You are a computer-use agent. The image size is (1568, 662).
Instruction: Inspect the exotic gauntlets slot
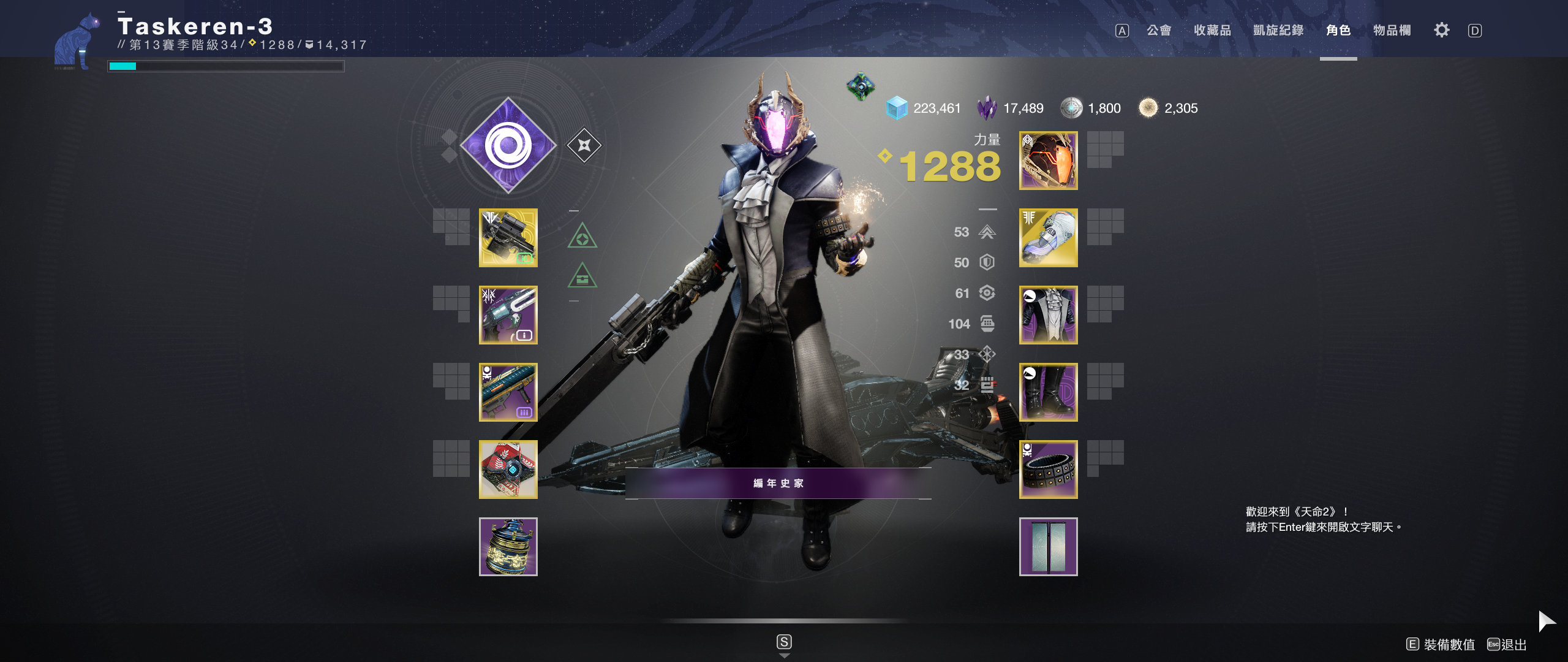[1048, 238]
